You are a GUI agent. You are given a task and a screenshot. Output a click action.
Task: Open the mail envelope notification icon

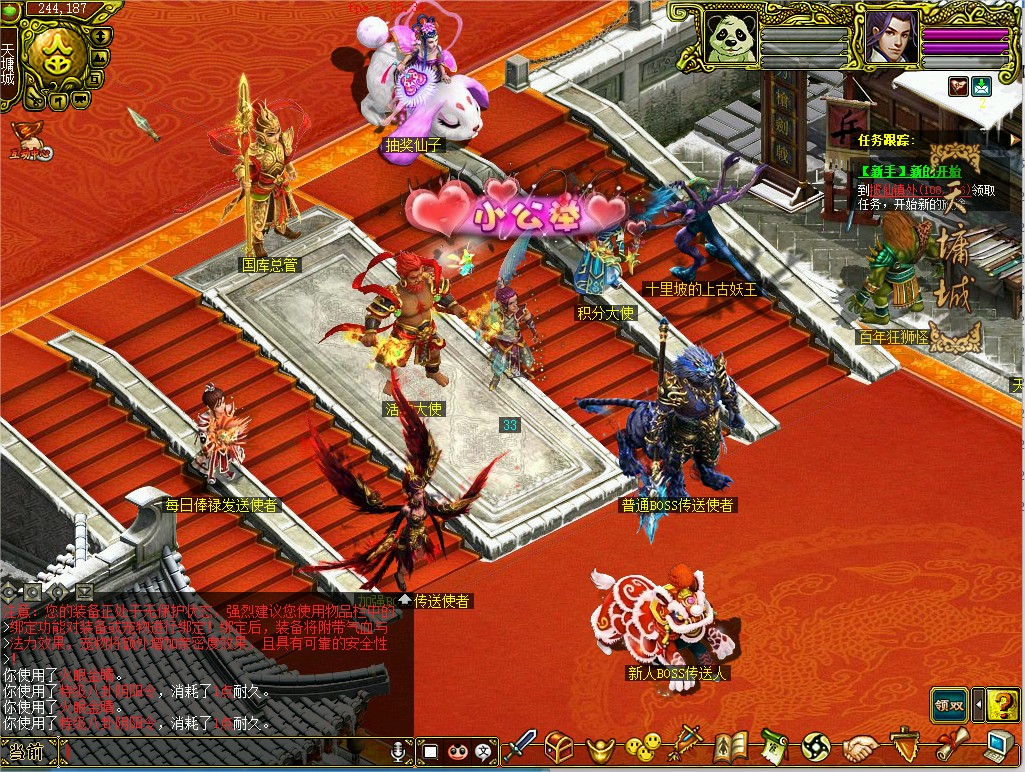[x=982, y=87]
